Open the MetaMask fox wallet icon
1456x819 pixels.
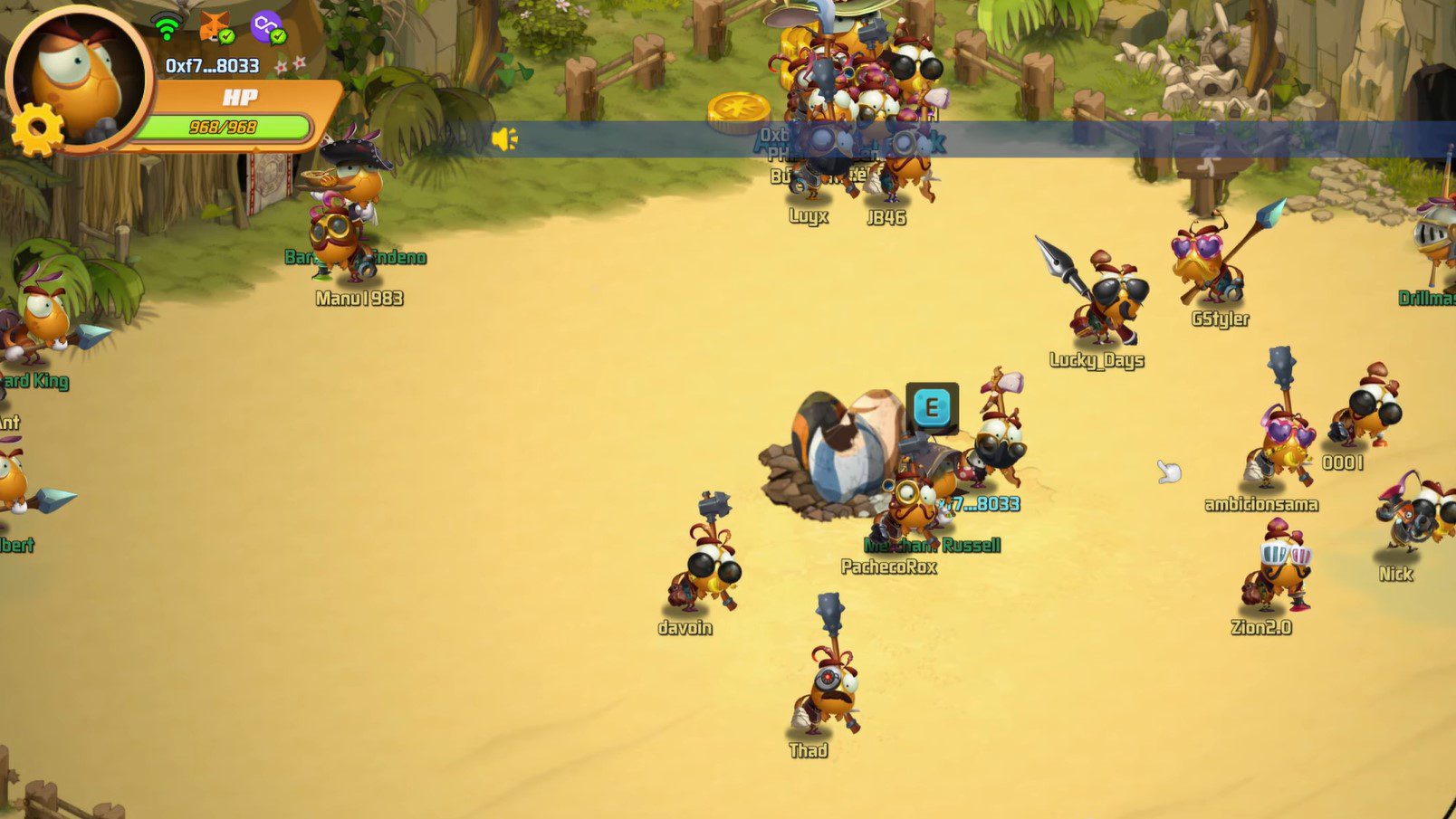coord(216,27)
